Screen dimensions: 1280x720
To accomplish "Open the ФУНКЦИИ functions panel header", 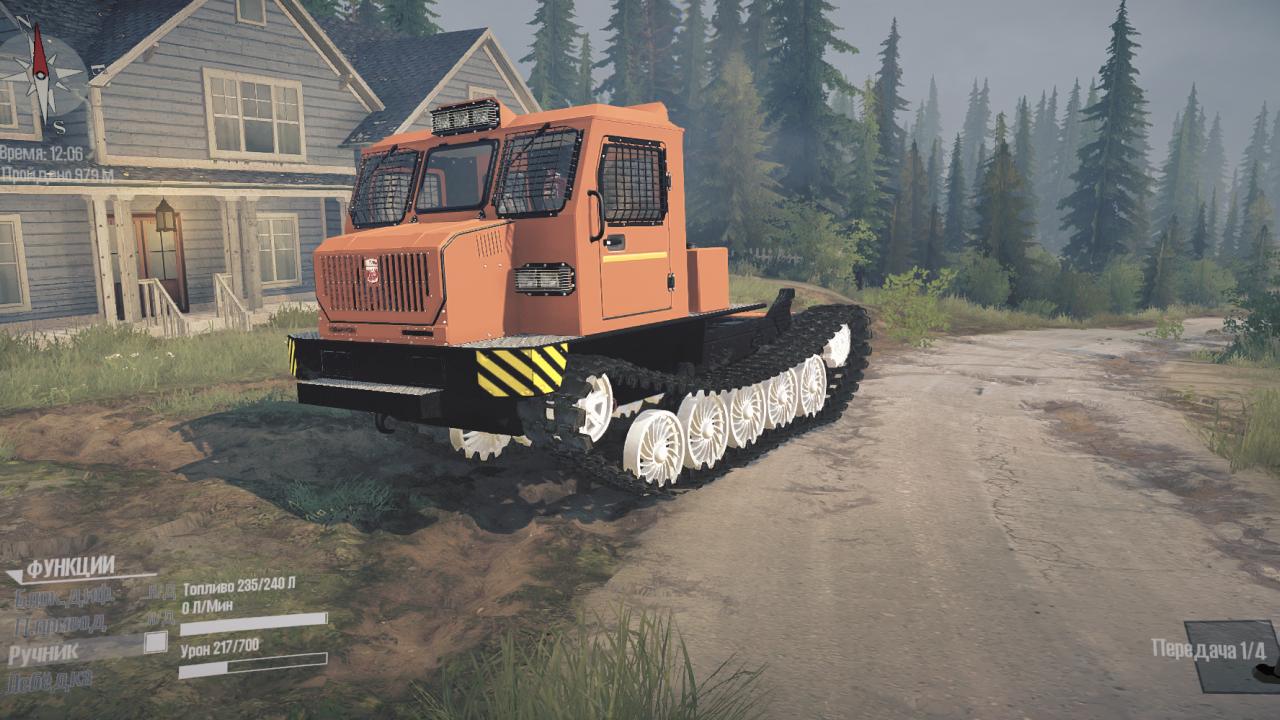I will pyautogui.click(x=70, y=569).
